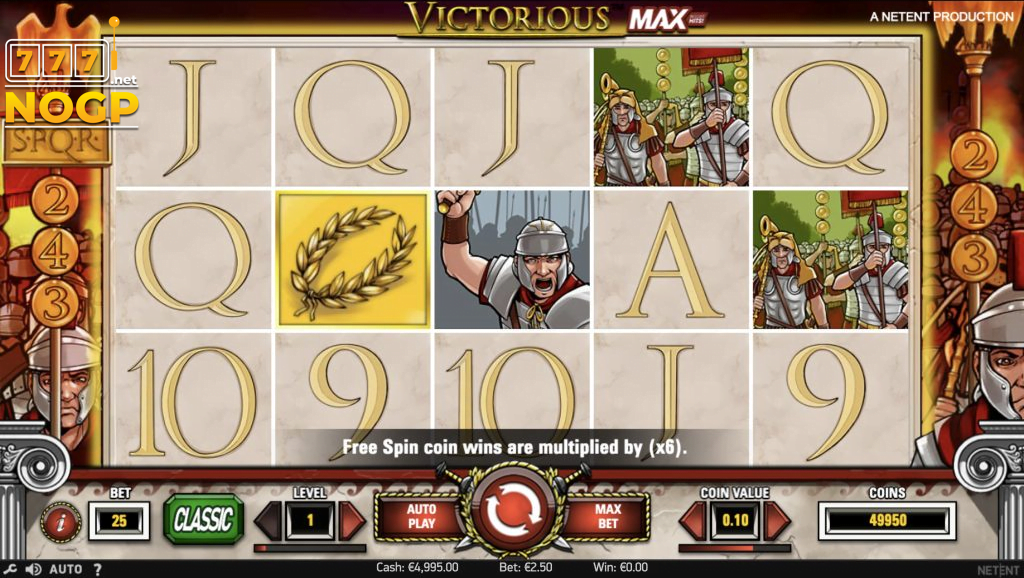Place the Max Bet
Viewport: 1024px width, 578px height.
[608, 517]
